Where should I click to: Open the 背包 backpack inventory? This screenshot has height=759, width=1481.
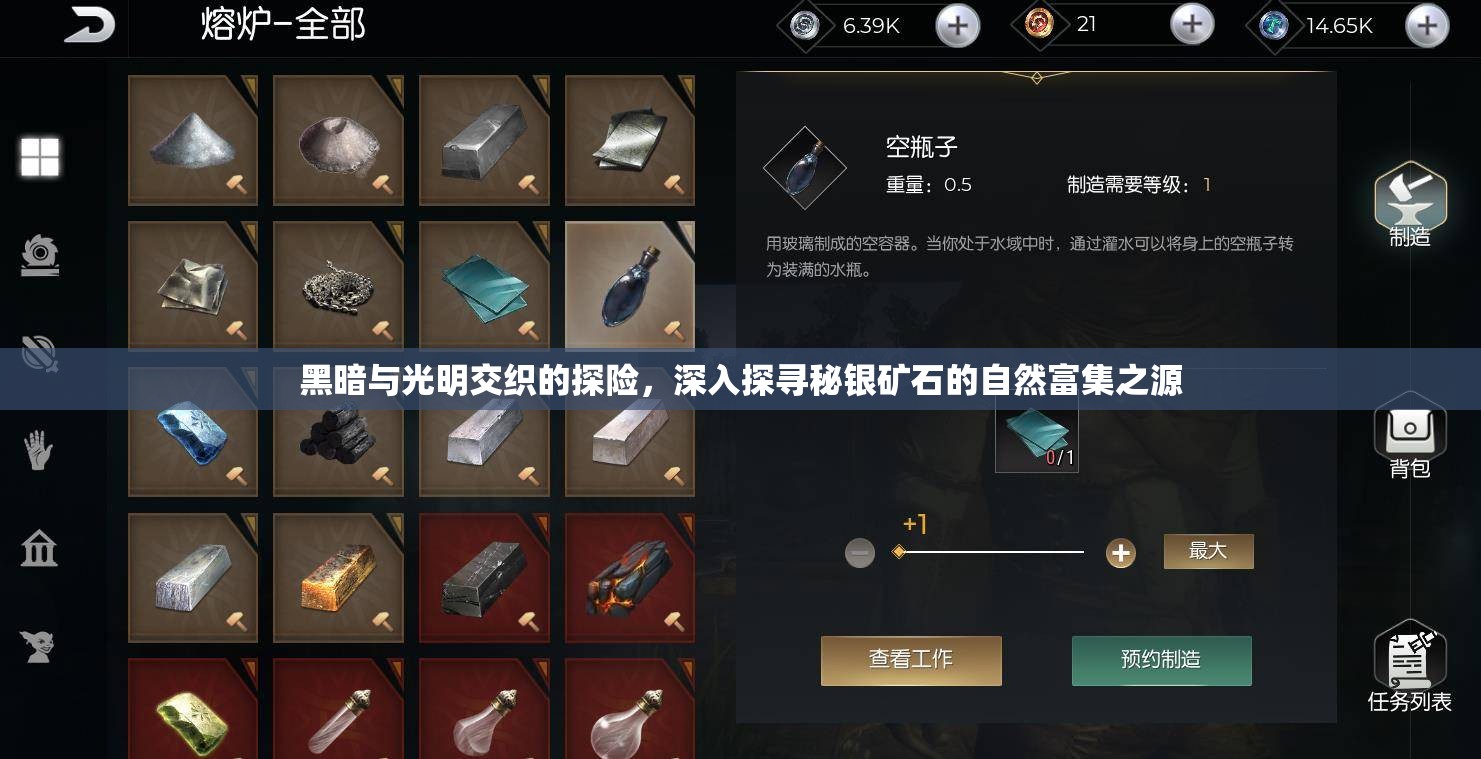pos(1410,432)
